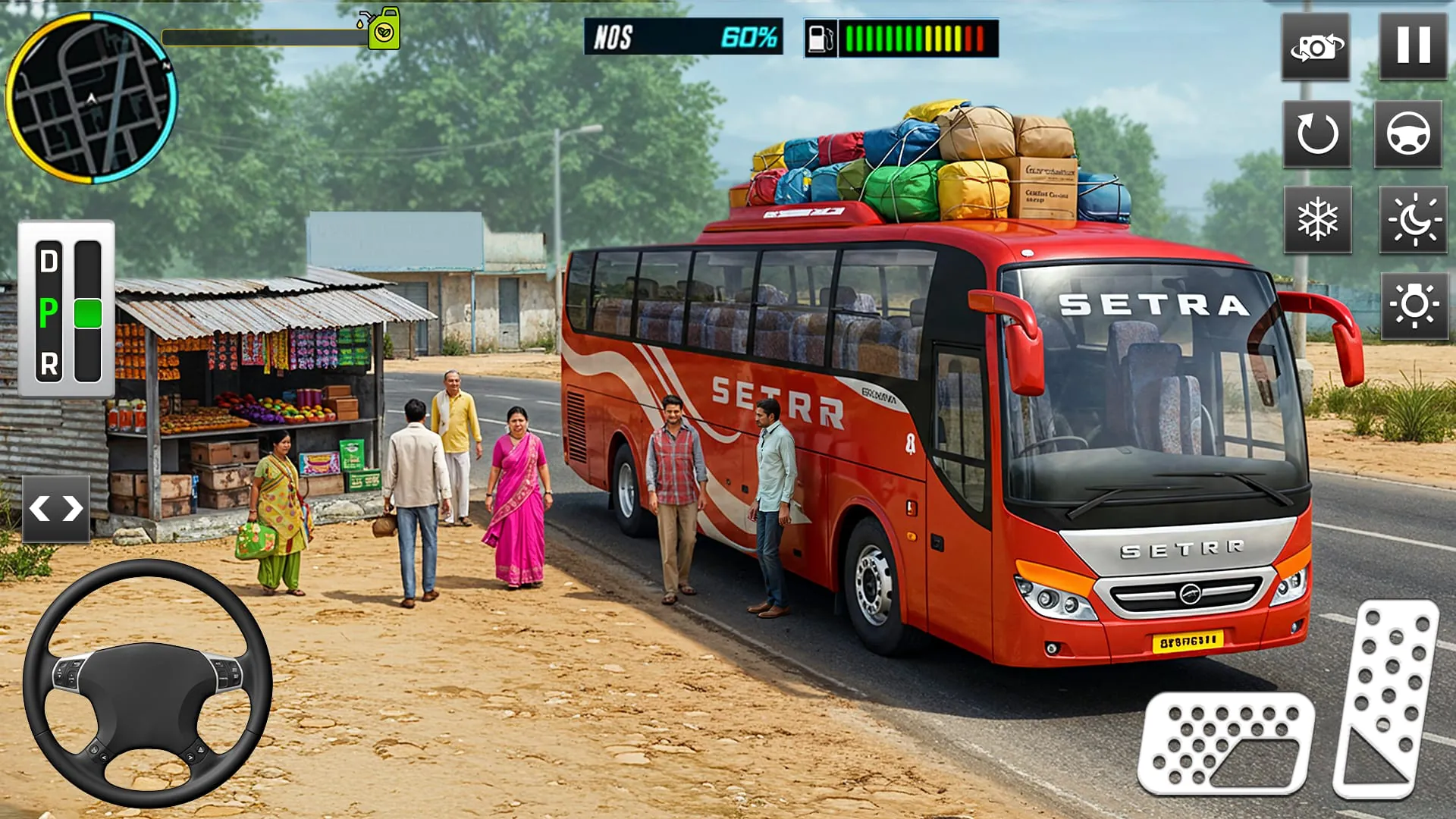Viewport: 1456px width, 819px height.
Task: Click the green eco leaf icon
Action: 384,31
